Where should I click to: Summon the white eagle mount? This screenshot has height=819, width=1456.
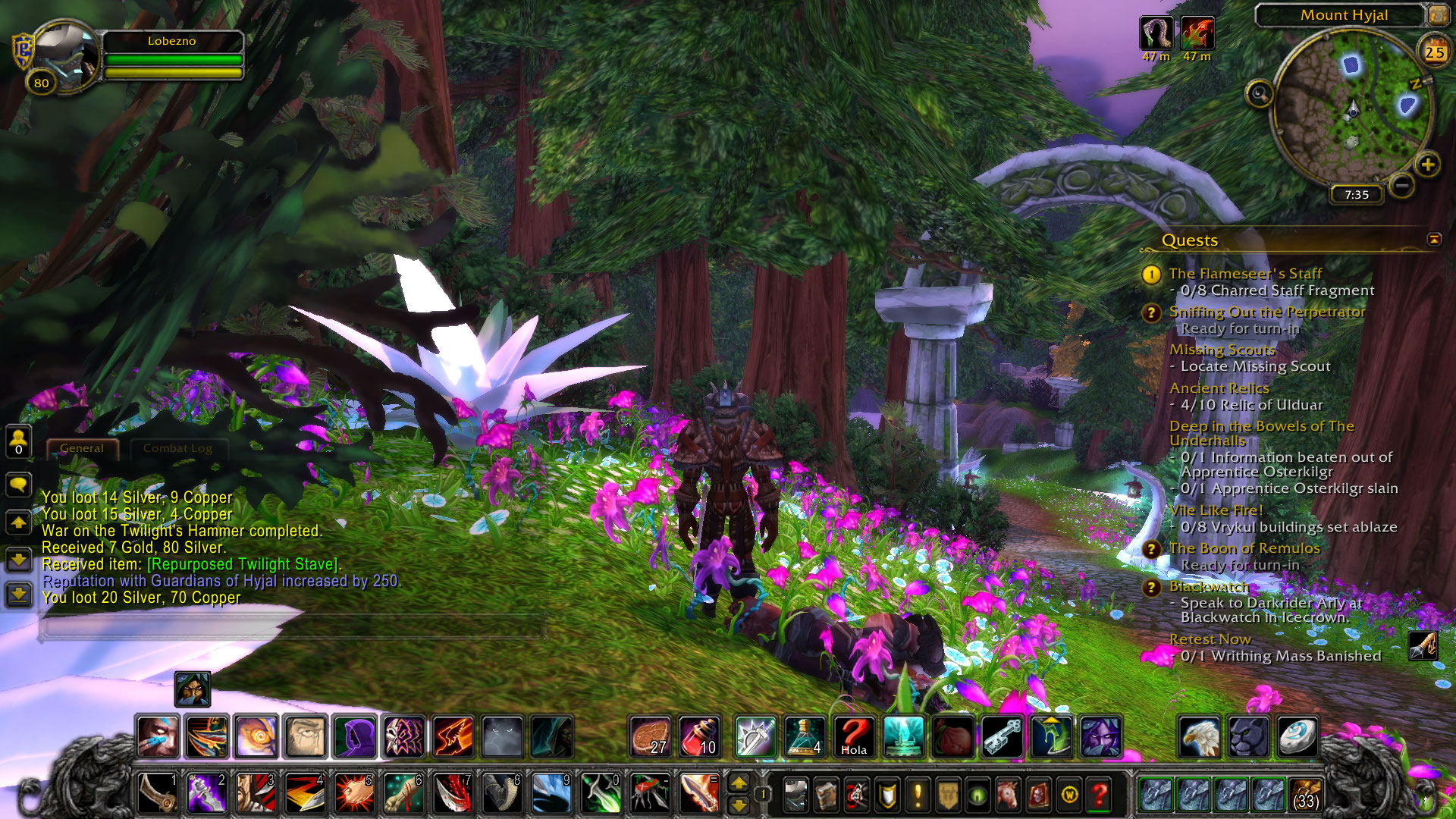[x=1200, y=736]
